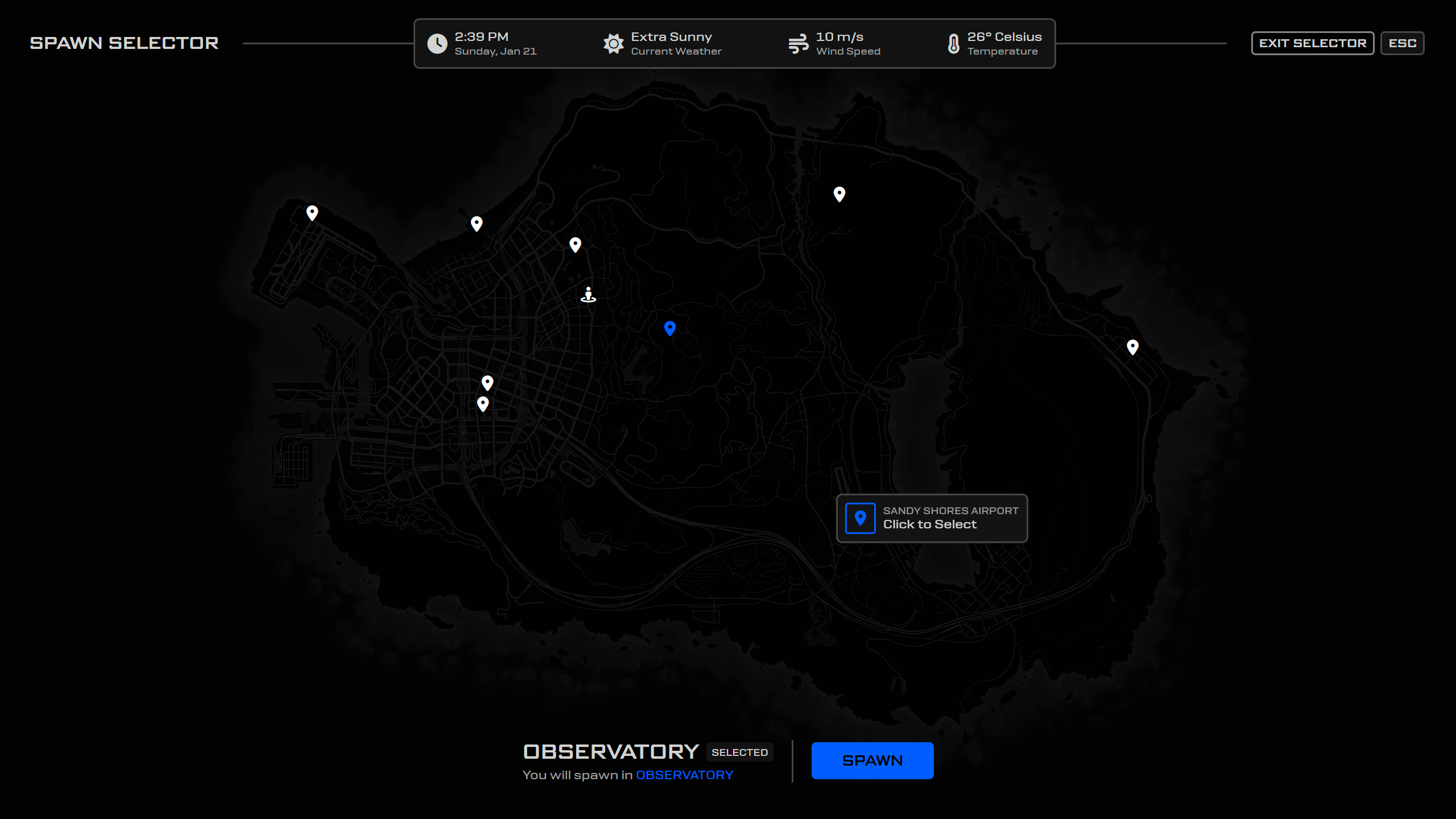Click "Click to Select" for Sandy Shores Airport
The width and height of the screenshot is (1456, 819).
point(930,524)
